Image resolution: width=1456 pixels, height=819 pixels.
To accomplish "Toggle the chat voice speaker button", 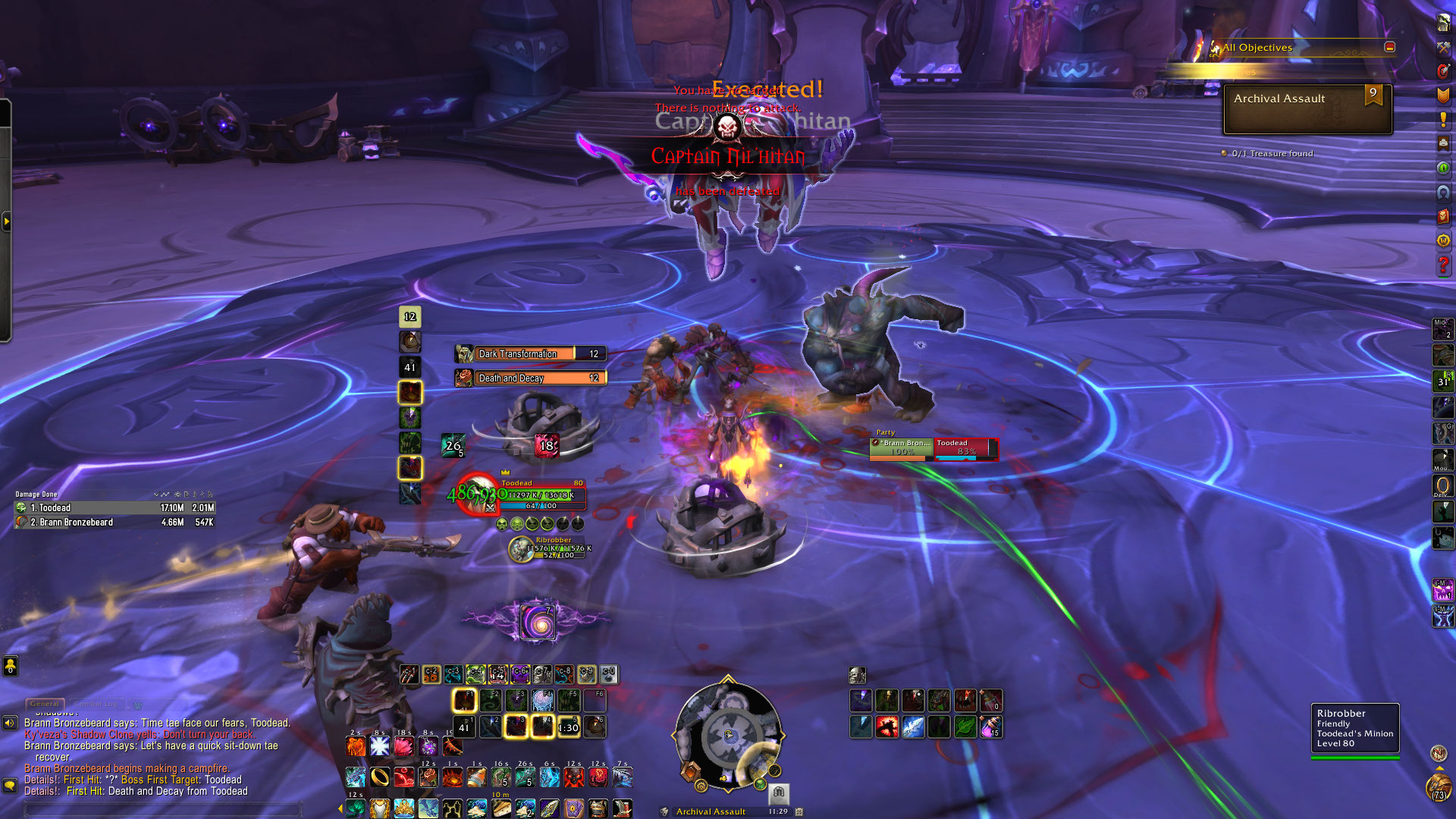I will pyautogui.click(x=10, y=723).
